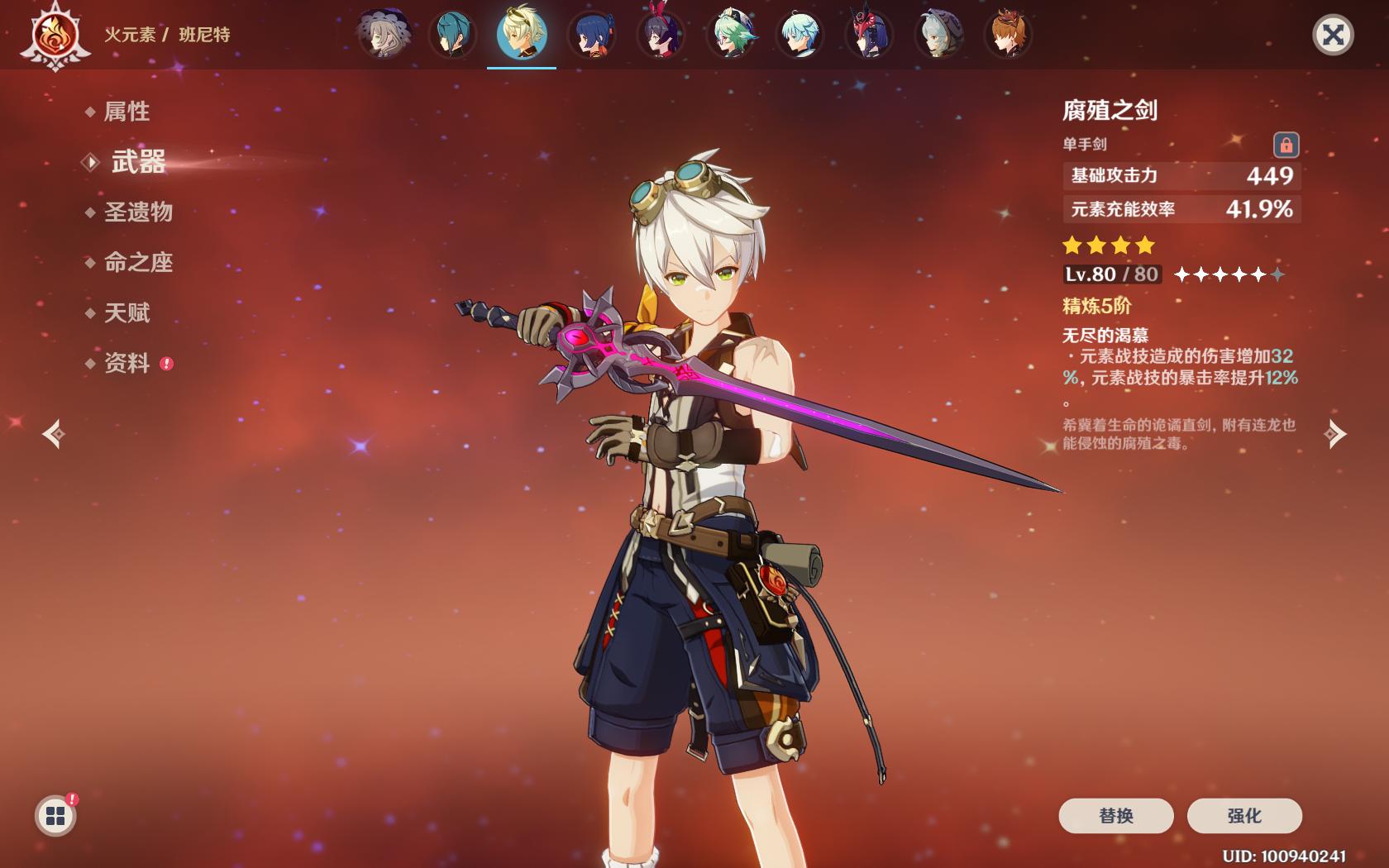Open the 属性 attributes section
1389x868 pixels.
point(126,112)
